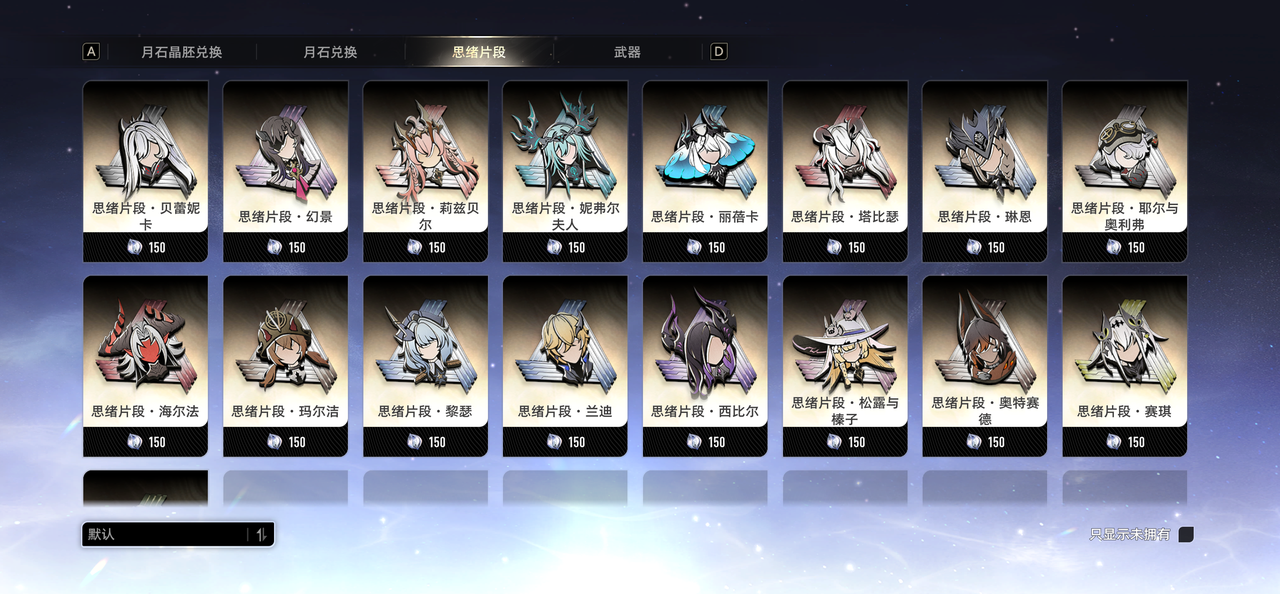Image resolution: width=1280 pixels, height=594 pixels.
Task: Select the 思绪片段·松露与榛子 item
Action: click(845, 365)
